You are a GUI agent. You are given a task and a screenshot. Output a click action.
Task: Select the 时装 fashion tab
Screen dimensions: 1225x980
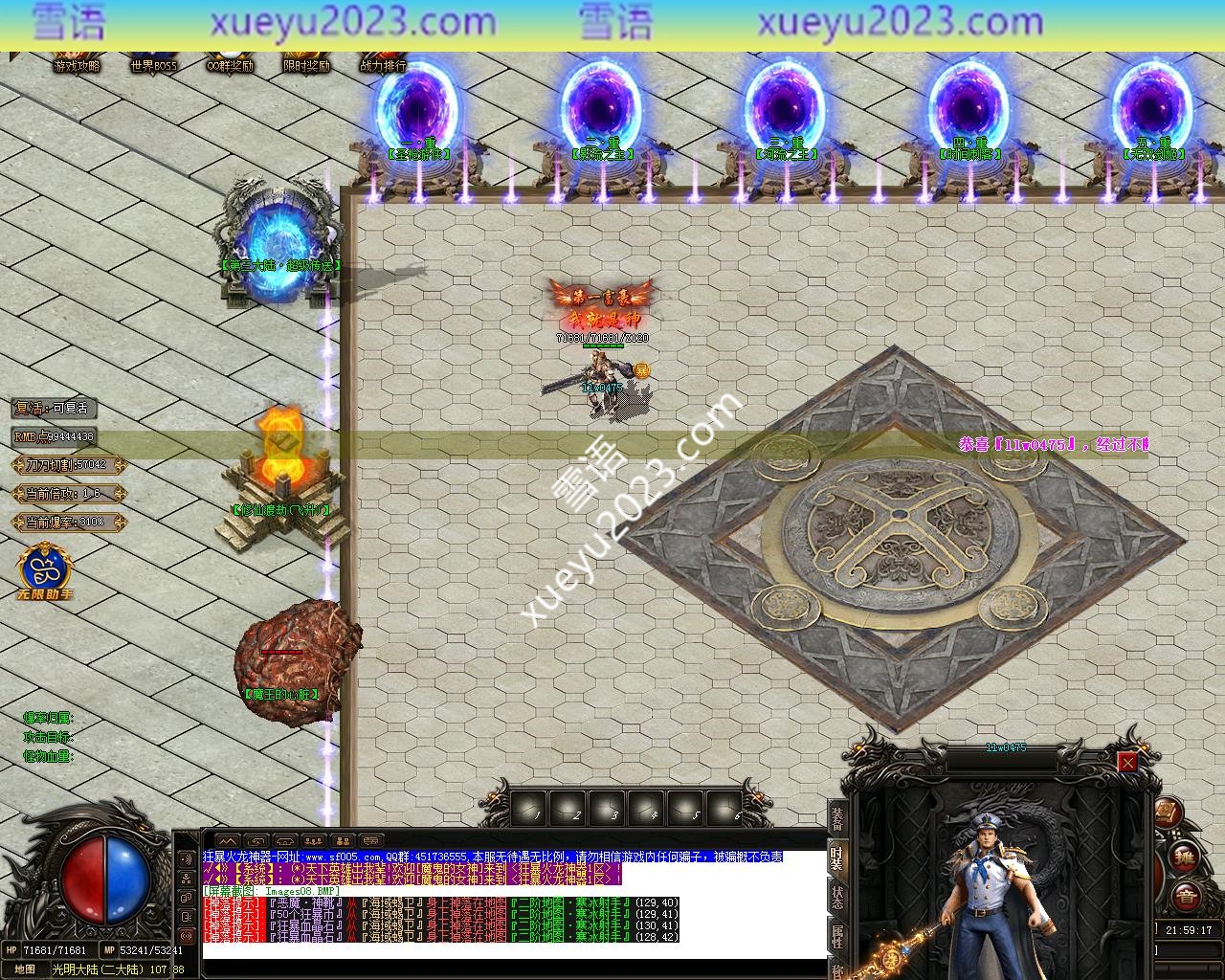pos(837,857)
